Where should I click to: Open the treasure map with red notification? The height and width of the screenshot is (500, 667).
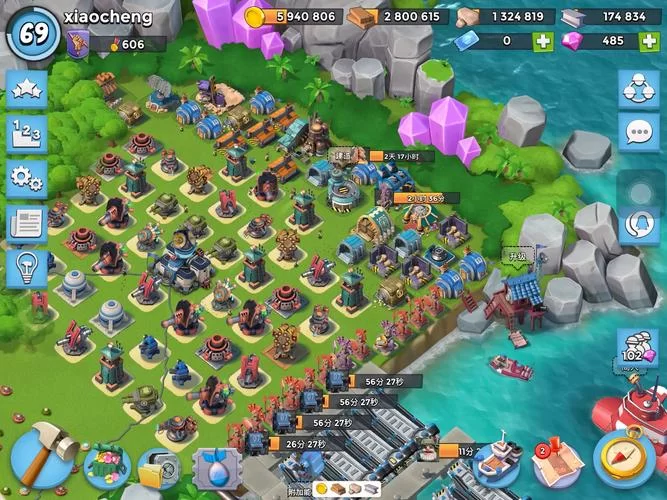coord(558,462)
